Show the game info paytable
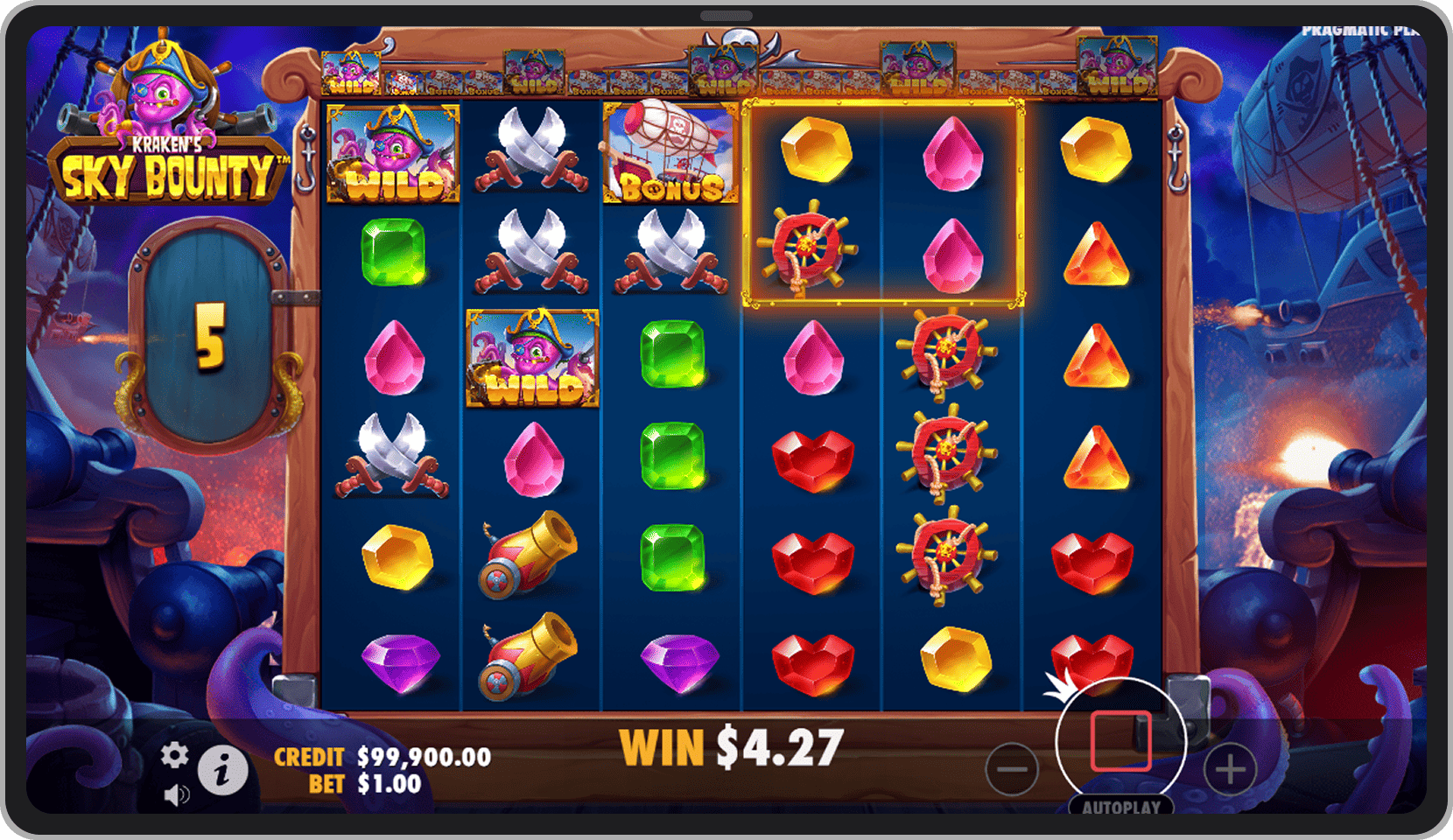Image resolution: width=1453 pixels, height=840 pixels. coord(222,771)
